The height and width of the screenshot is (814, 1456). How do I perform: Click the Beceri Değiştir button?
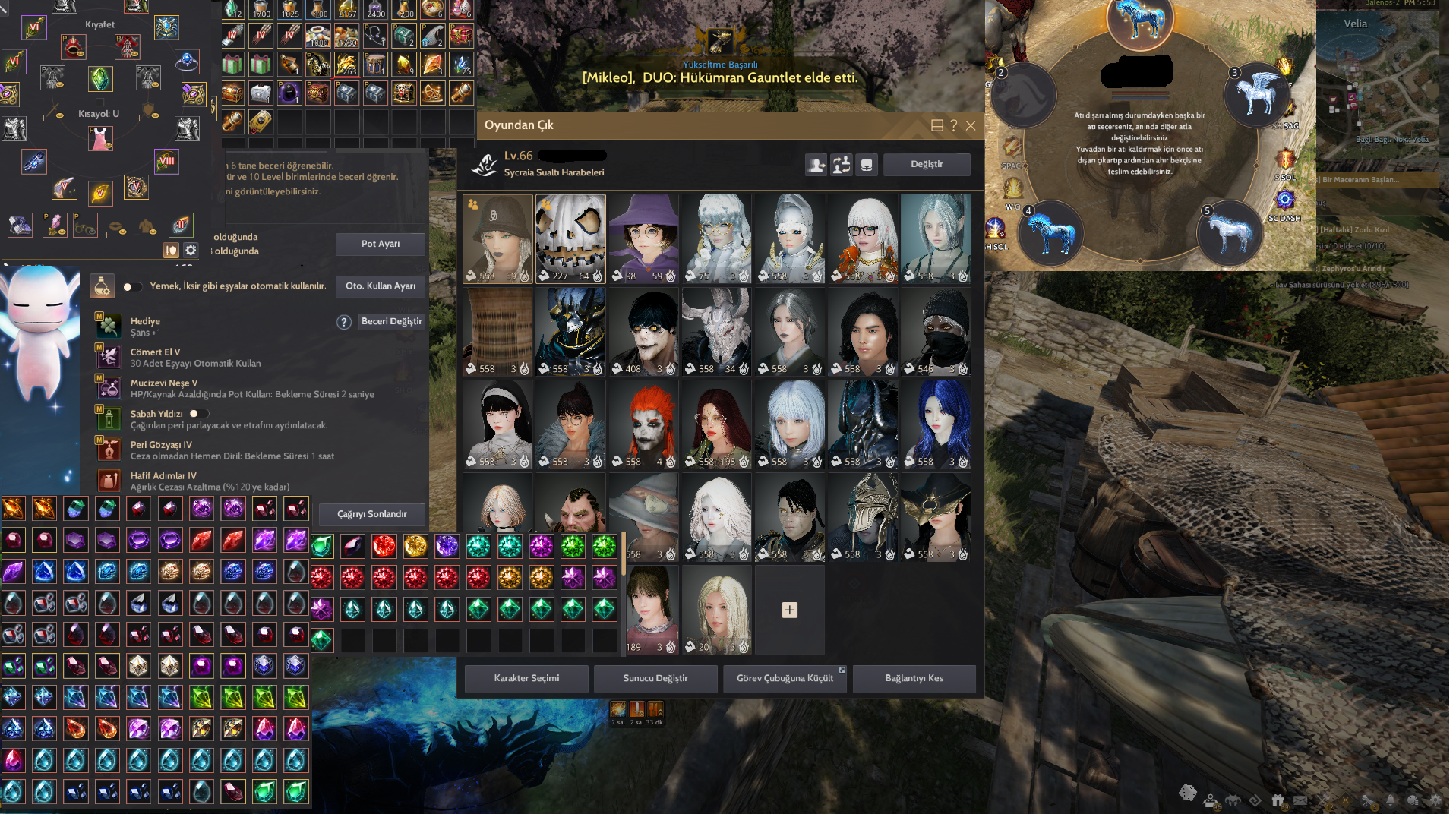pos(392,321)
